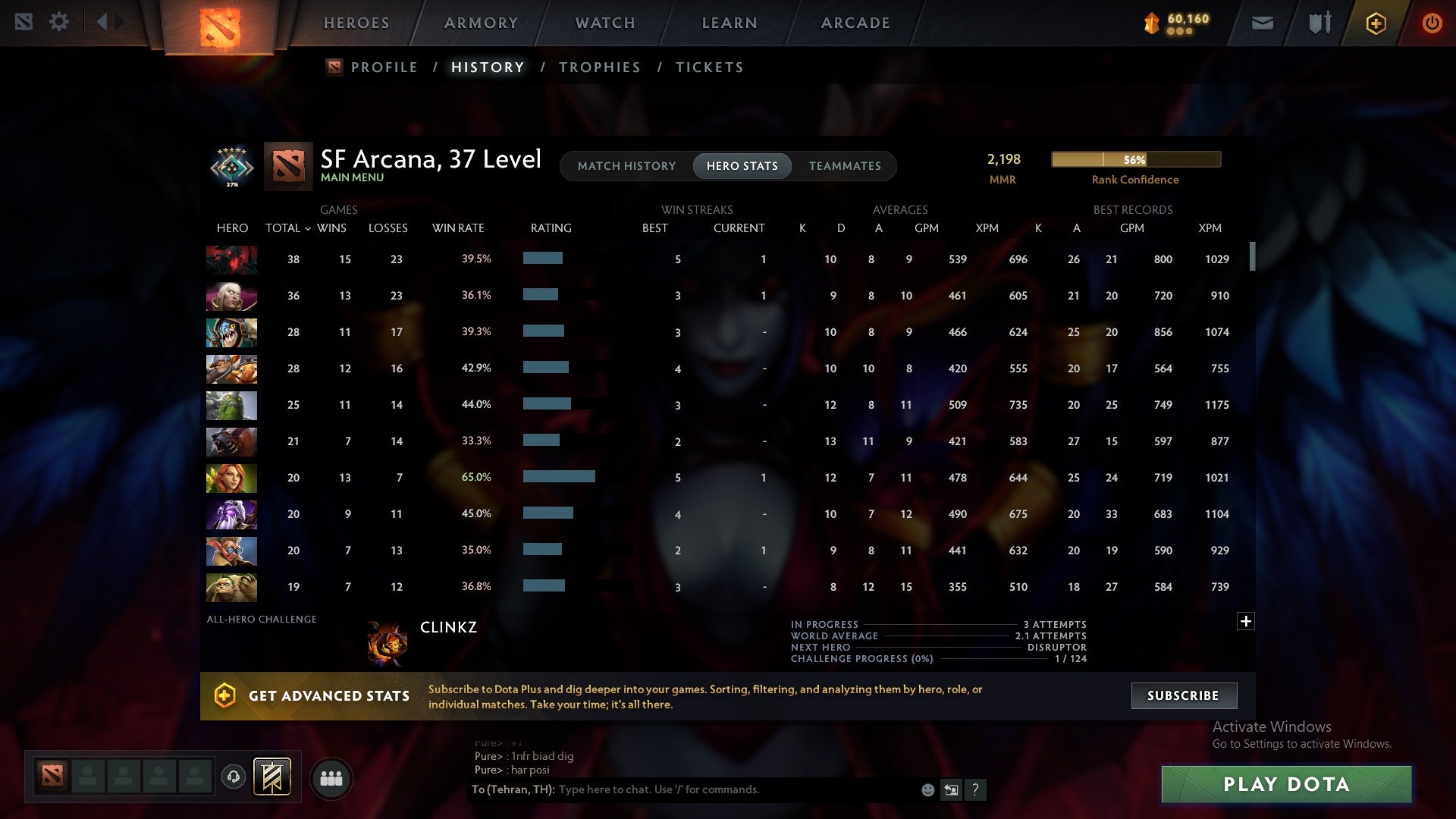This screenshot has height=819, width=1456.
Task: Click the orange power button to exit
Action: point(1432,23)
